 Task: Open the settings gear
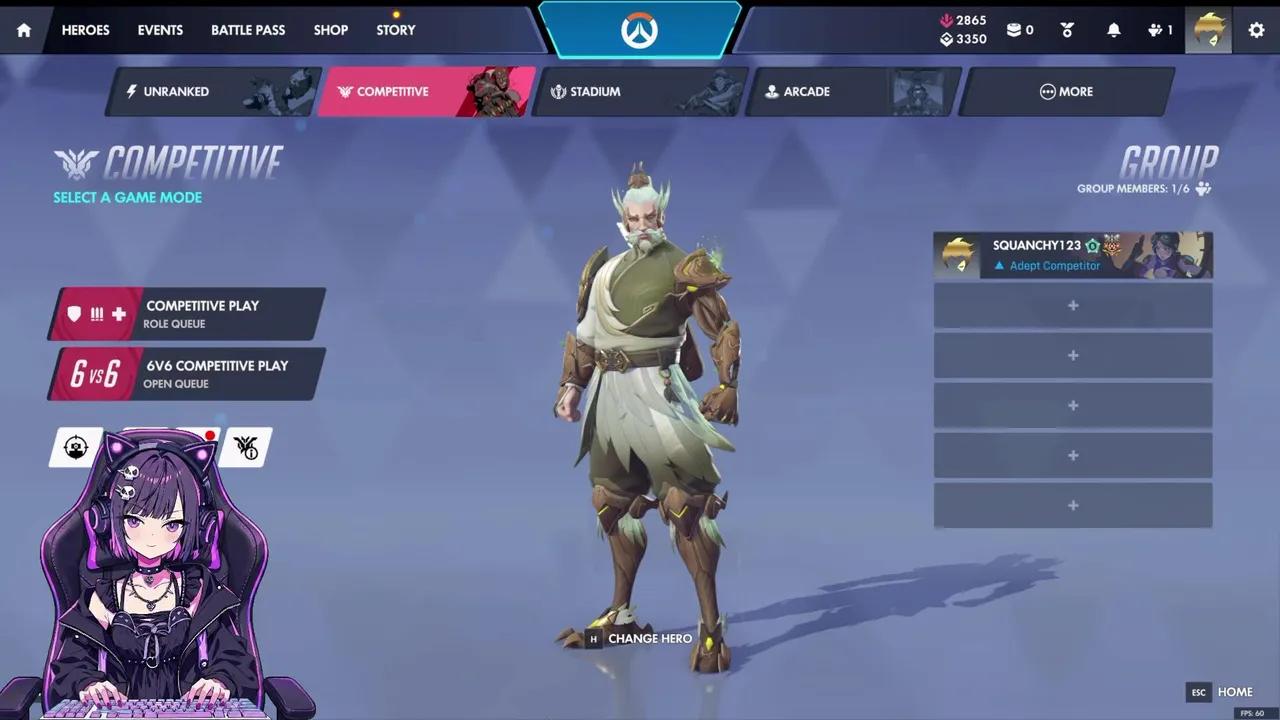click(x=1256, y=30)
